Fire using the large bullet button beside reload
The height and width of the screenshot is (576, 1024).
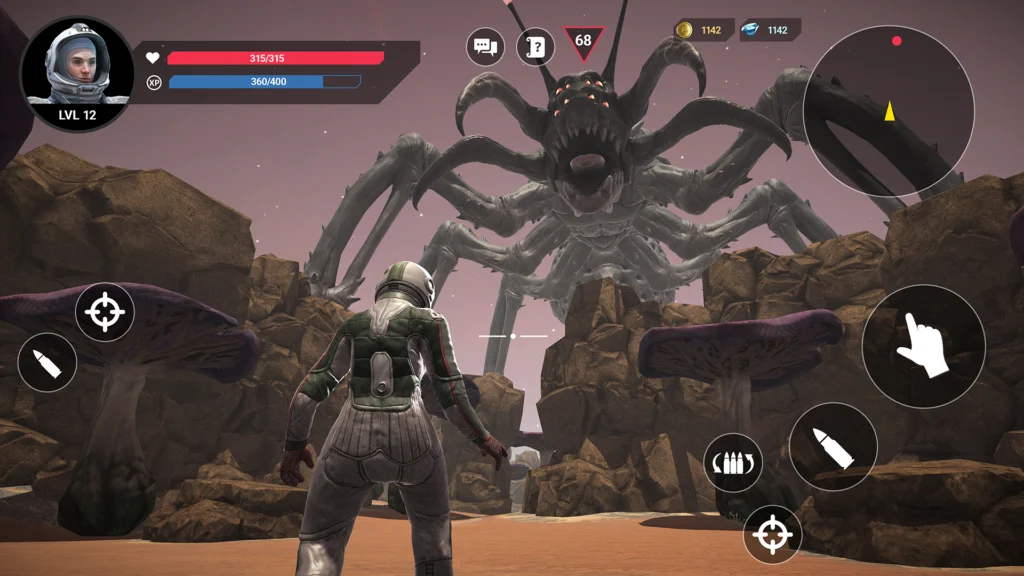(832, 446)
